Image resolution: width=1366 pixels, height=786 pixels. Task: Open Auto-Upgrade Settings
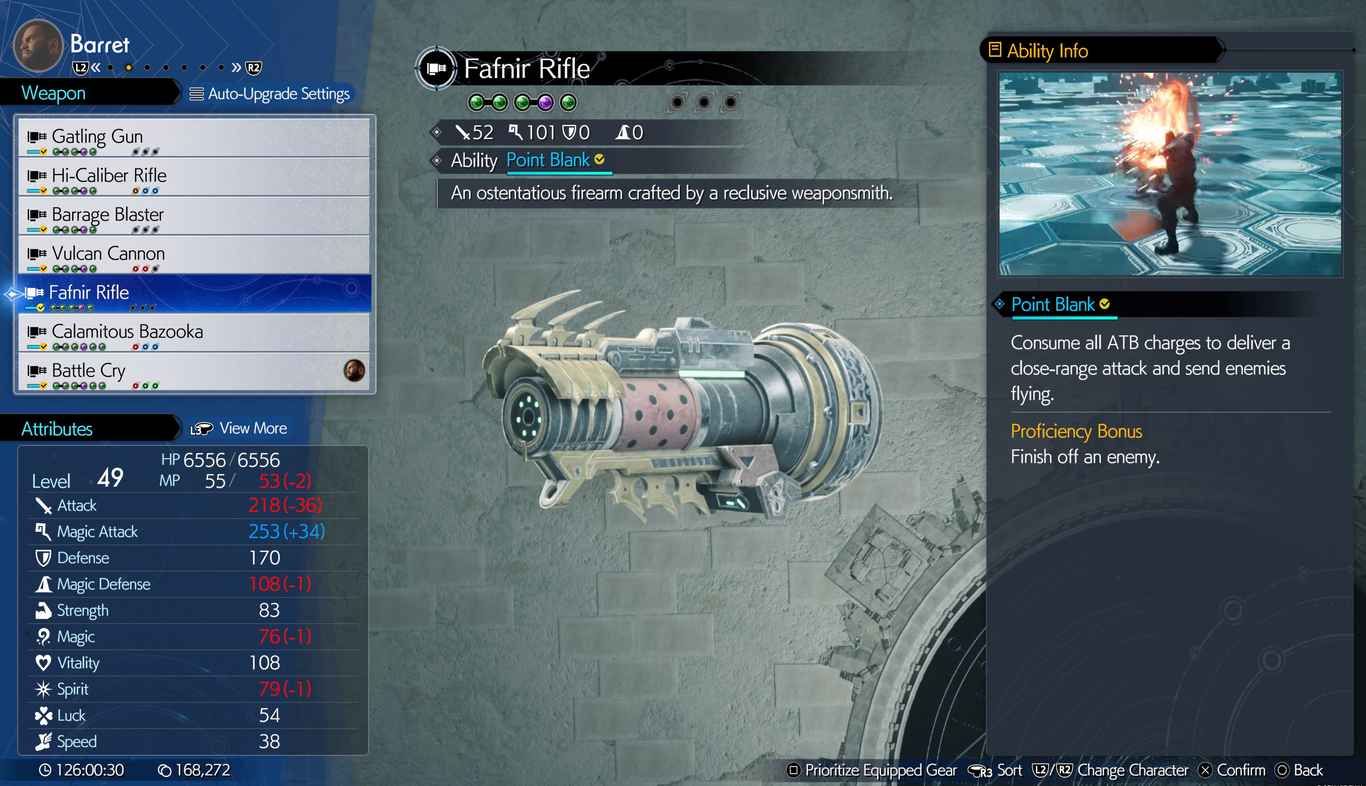tap(270, 94)
